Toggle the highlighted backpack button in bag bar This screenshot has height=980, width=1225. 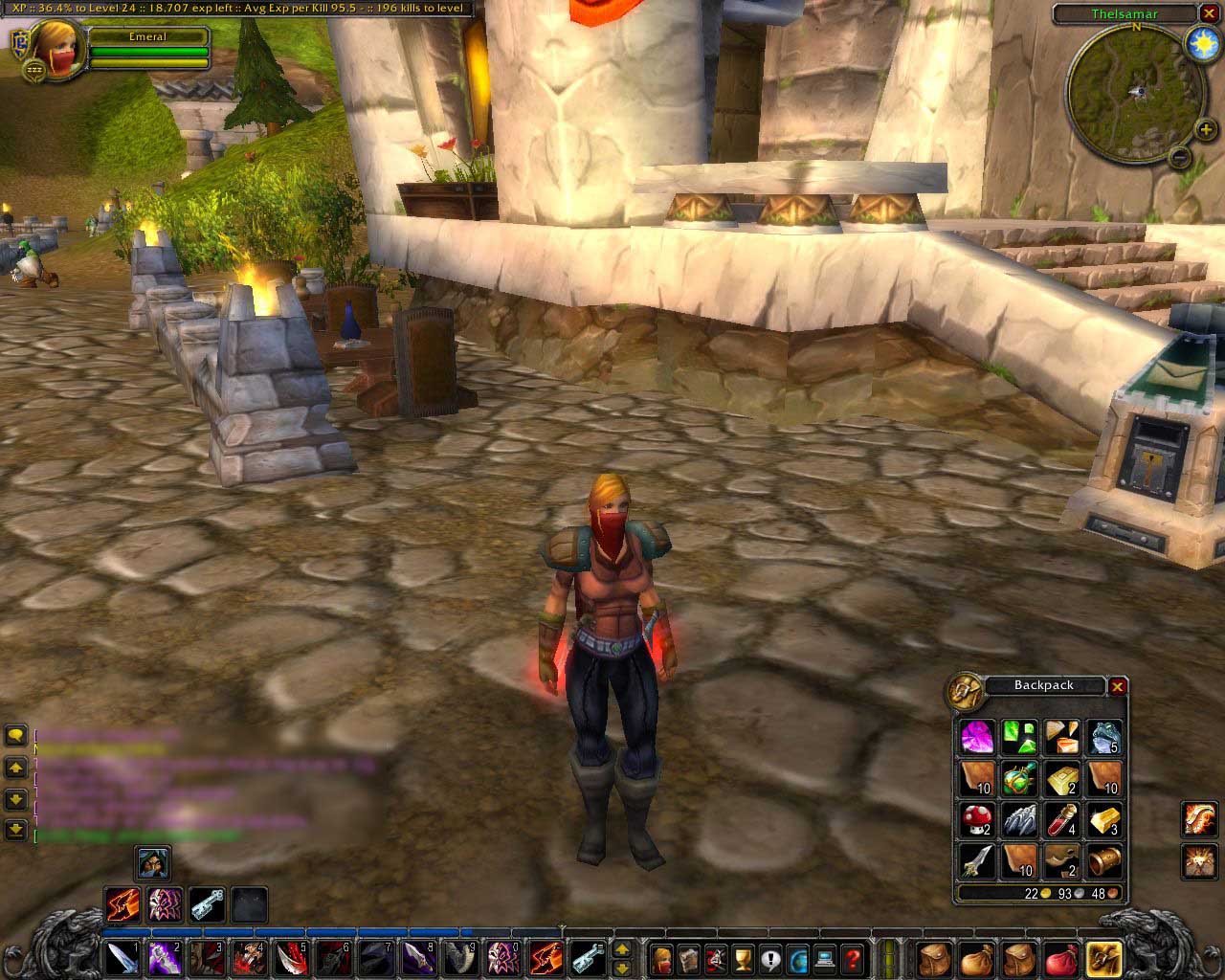[1105, 957]
